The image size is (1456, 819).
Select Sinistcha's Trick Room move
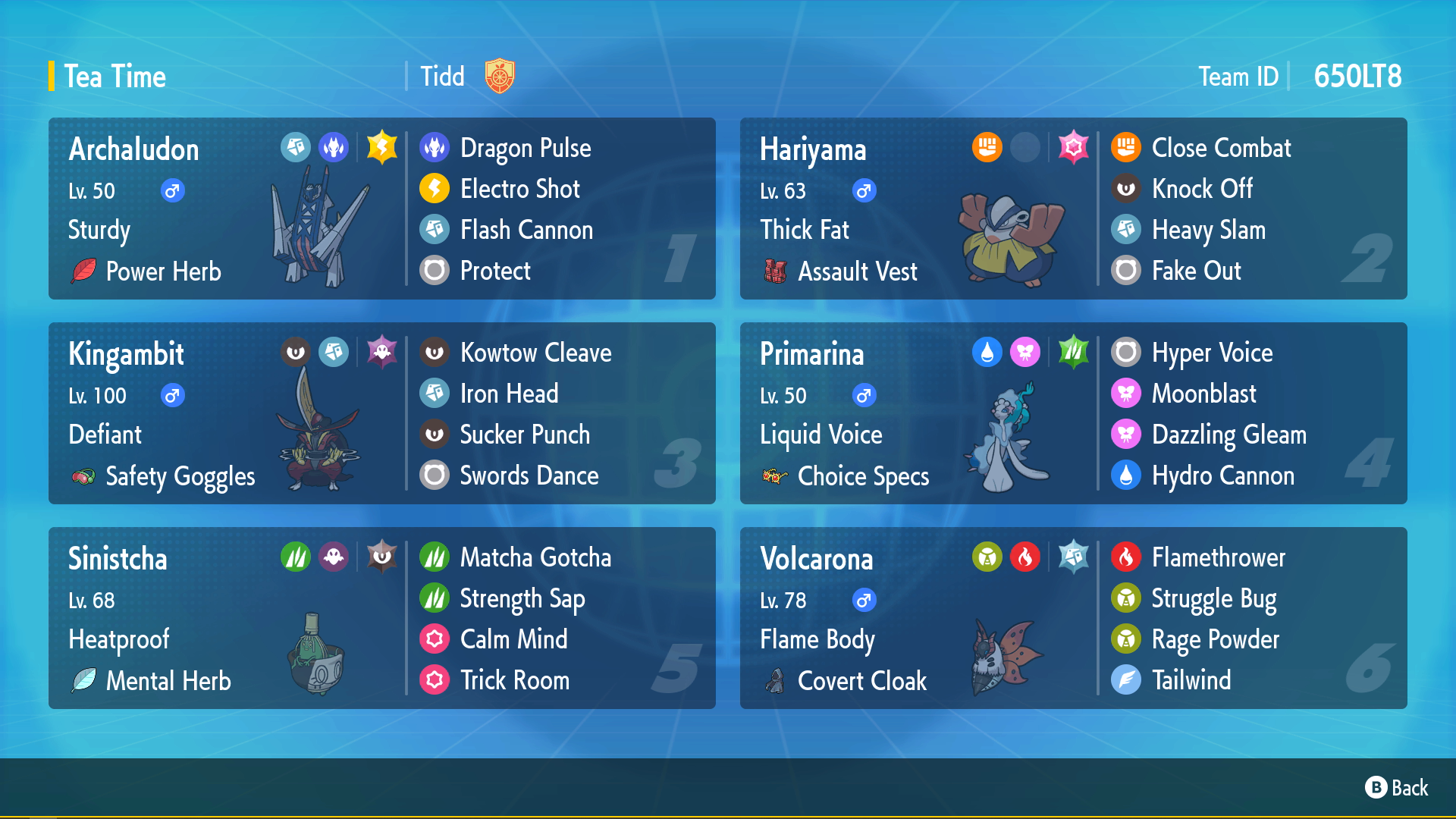tap(514, 680)
